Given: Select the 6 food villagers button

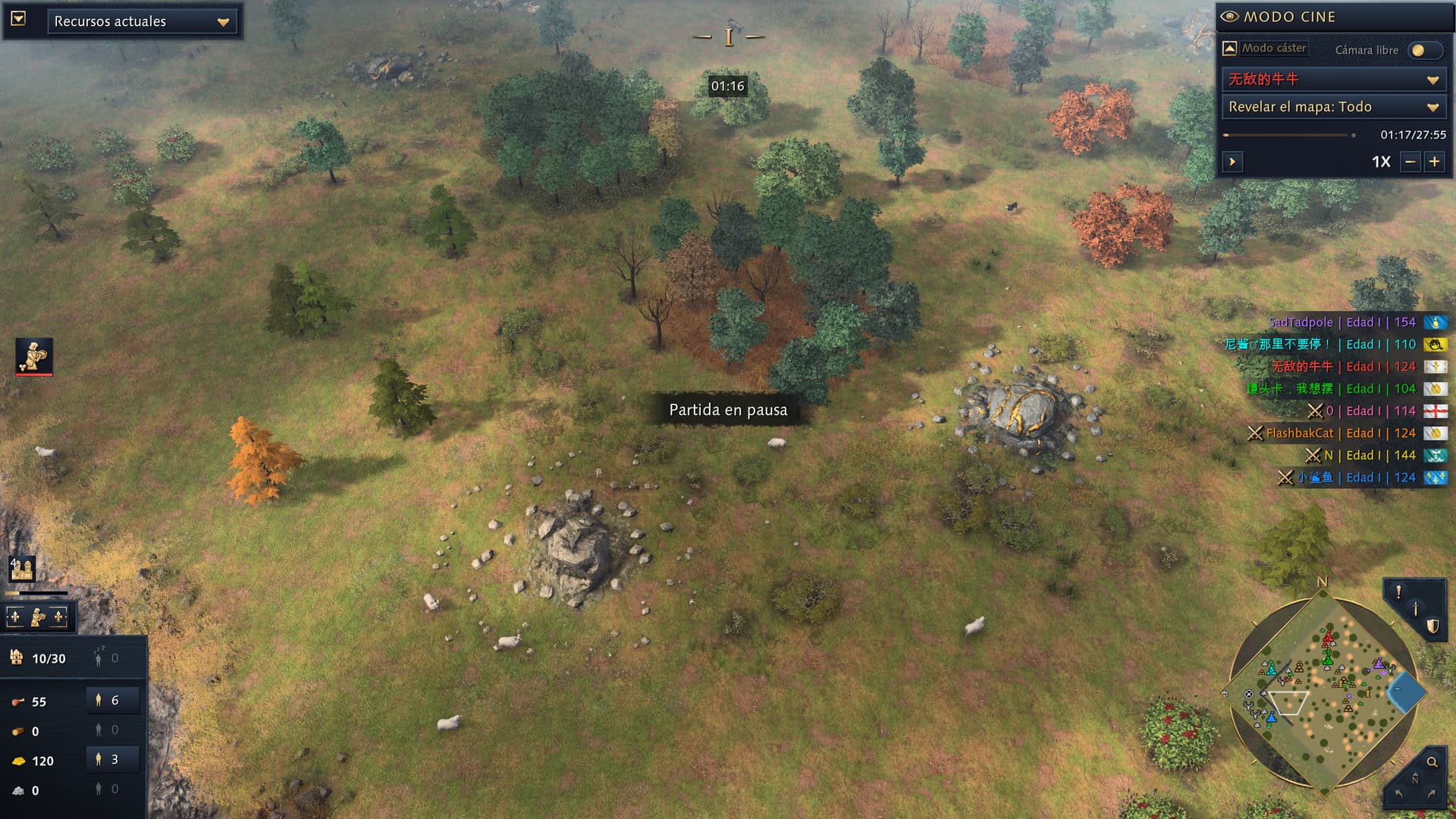Looking at the screenshot, I should pos(113,701).
